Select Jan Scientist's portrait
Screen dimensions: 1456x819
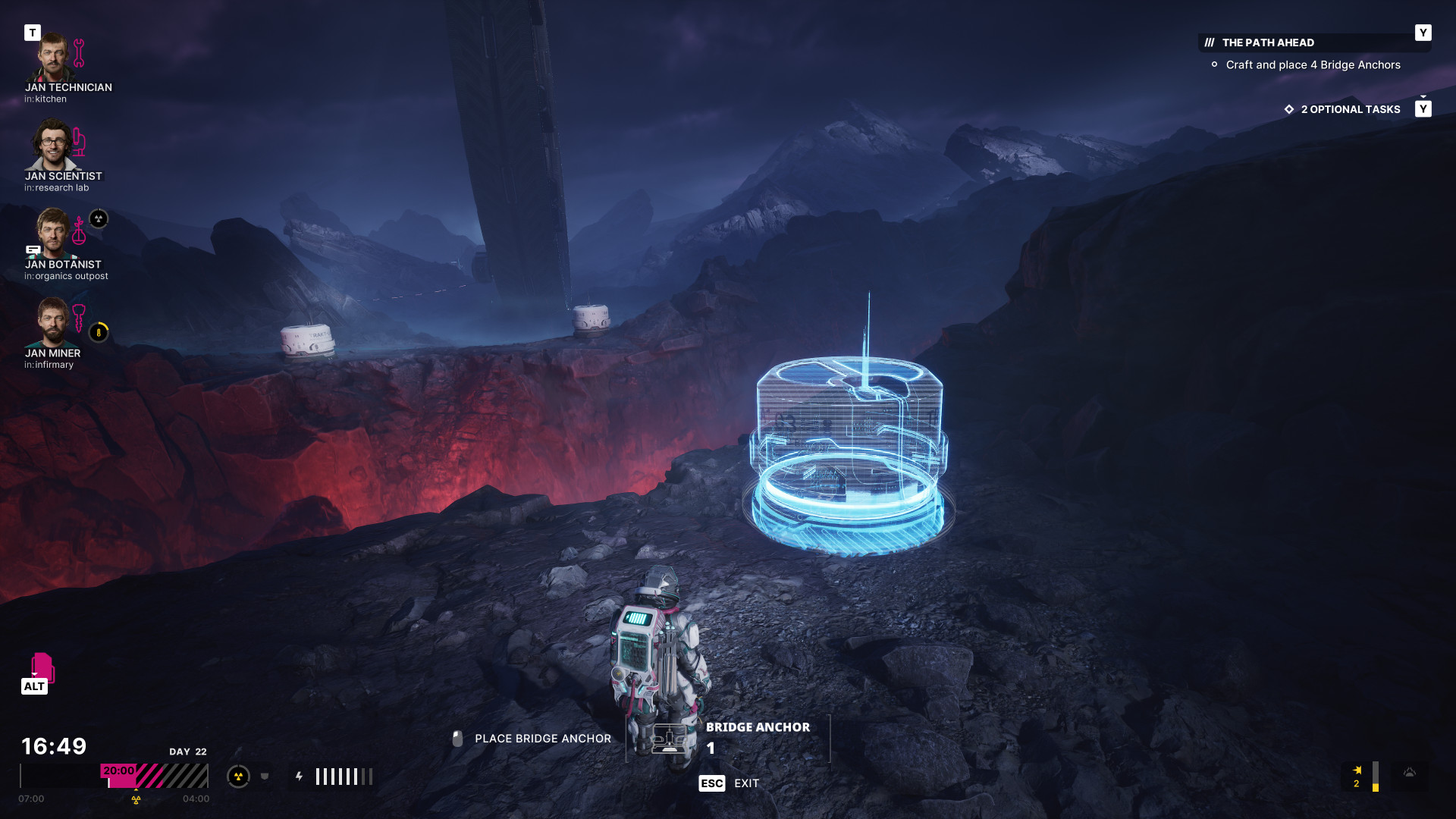coord(52,146)
